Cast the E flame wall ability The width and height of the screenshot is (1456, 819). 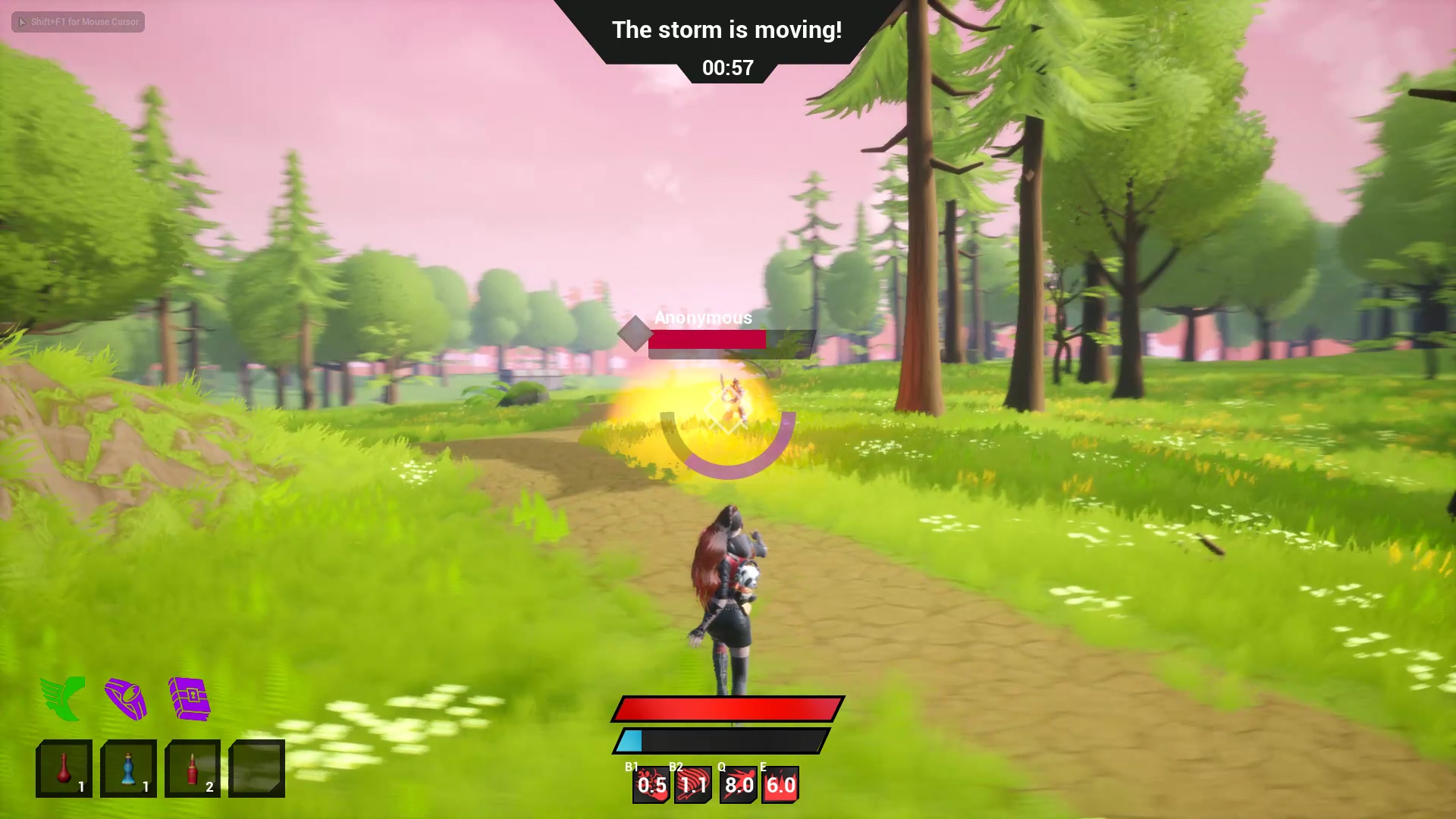pos(780,785)
